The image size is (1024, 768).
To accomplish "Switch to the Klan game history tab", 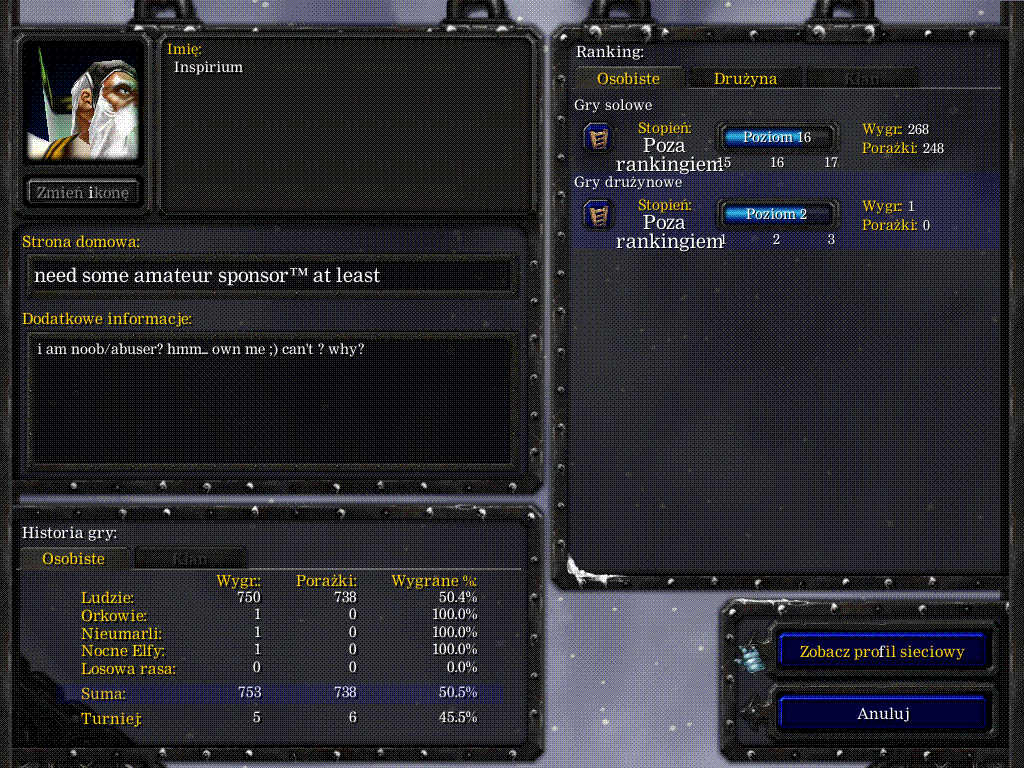I will (x=190, y=560).
